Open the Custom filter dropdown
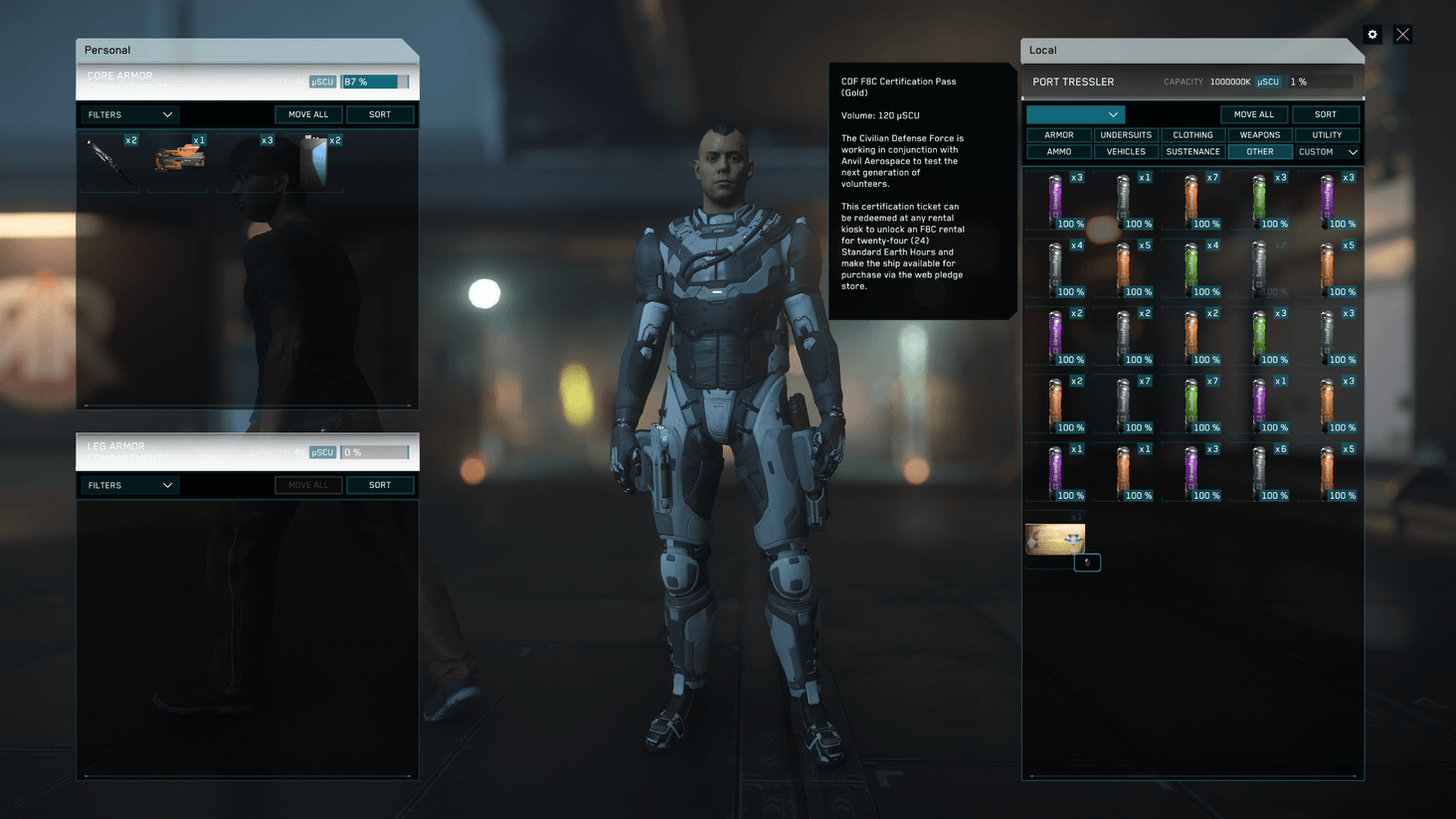 [1328, 152]
